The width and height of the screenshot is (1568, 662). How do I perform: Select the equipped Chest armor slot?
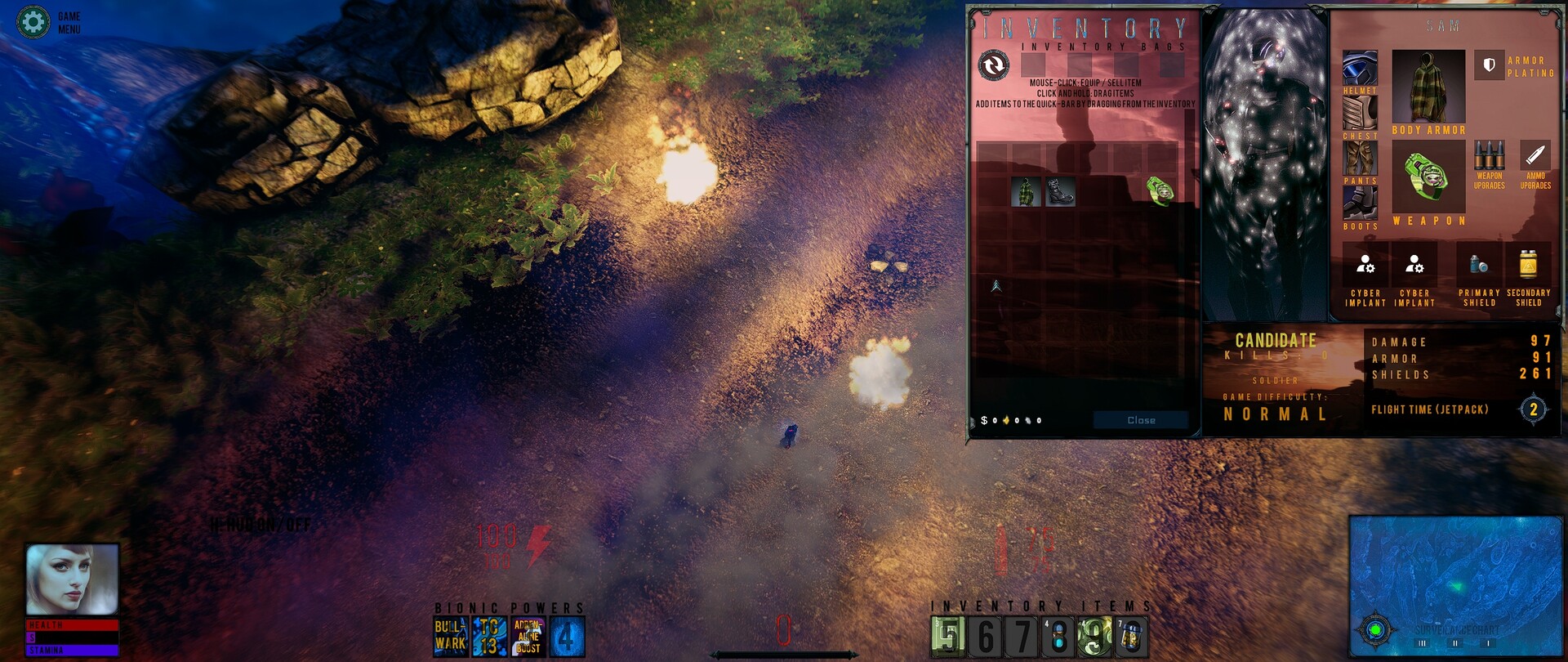coord(1360,113)
